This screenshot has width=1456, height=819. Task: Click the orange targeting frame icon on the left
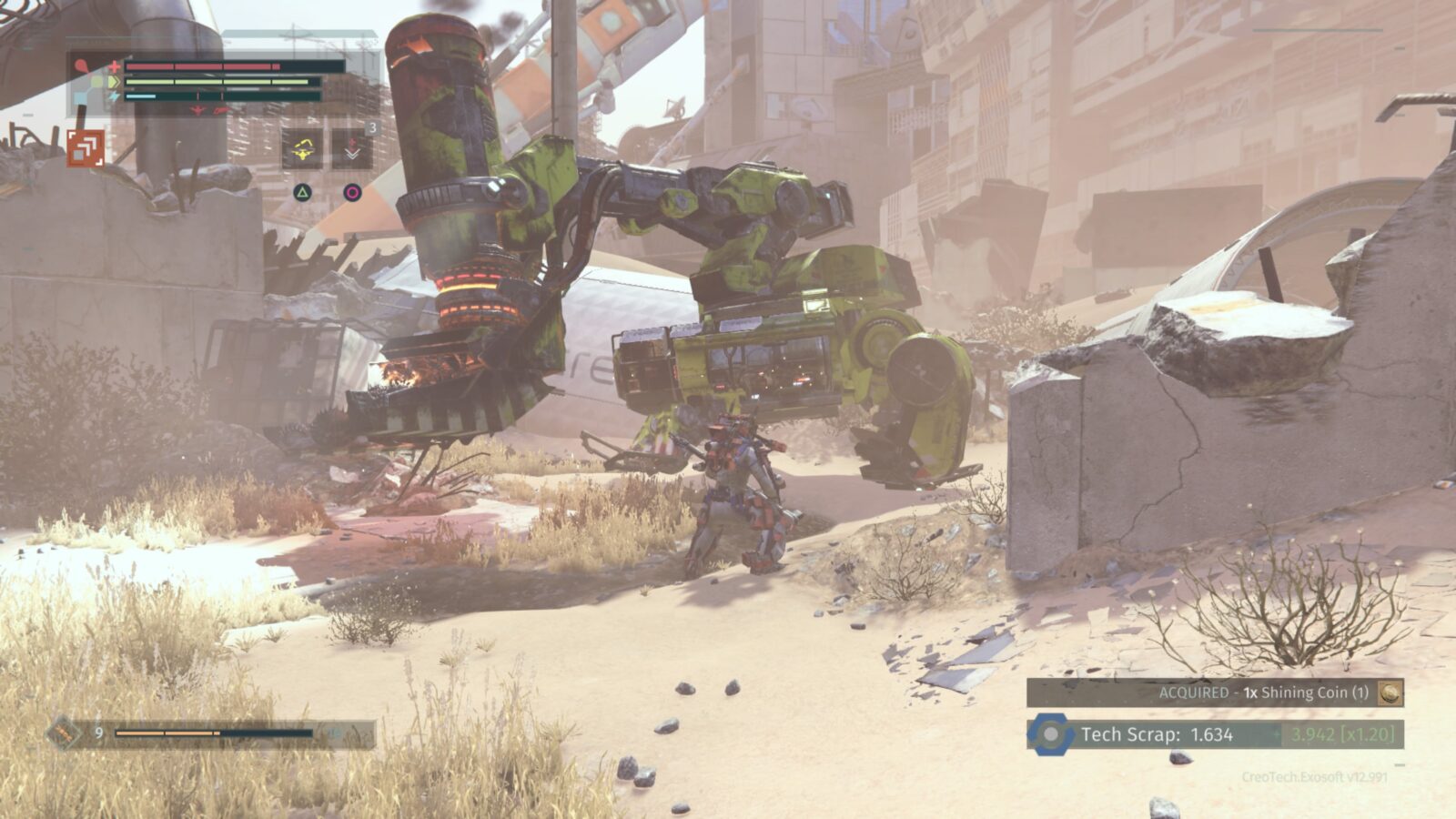(x=86, y=149)
